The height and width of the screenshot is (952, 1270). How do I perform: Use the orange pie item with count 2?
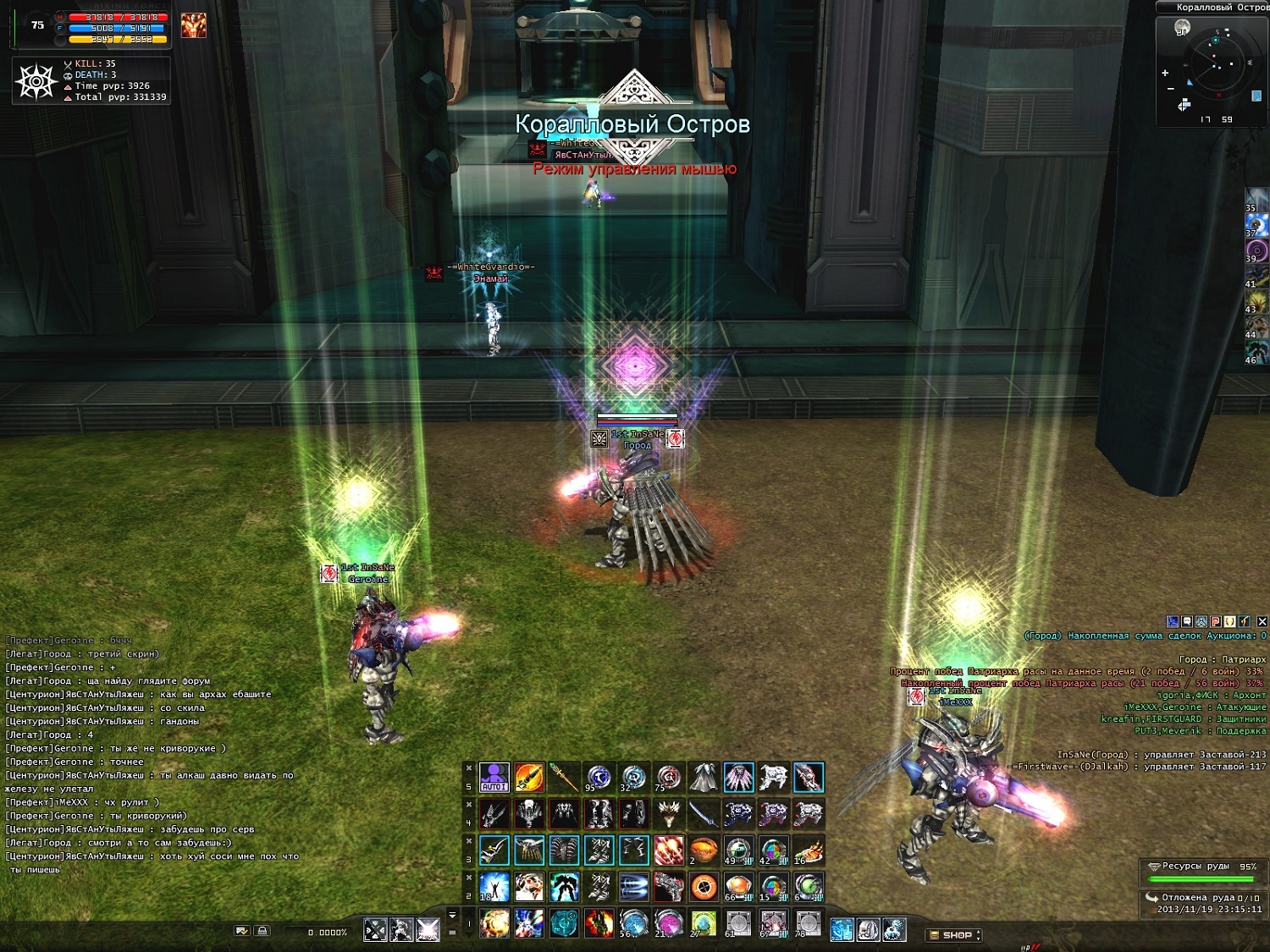click(704, 850)
